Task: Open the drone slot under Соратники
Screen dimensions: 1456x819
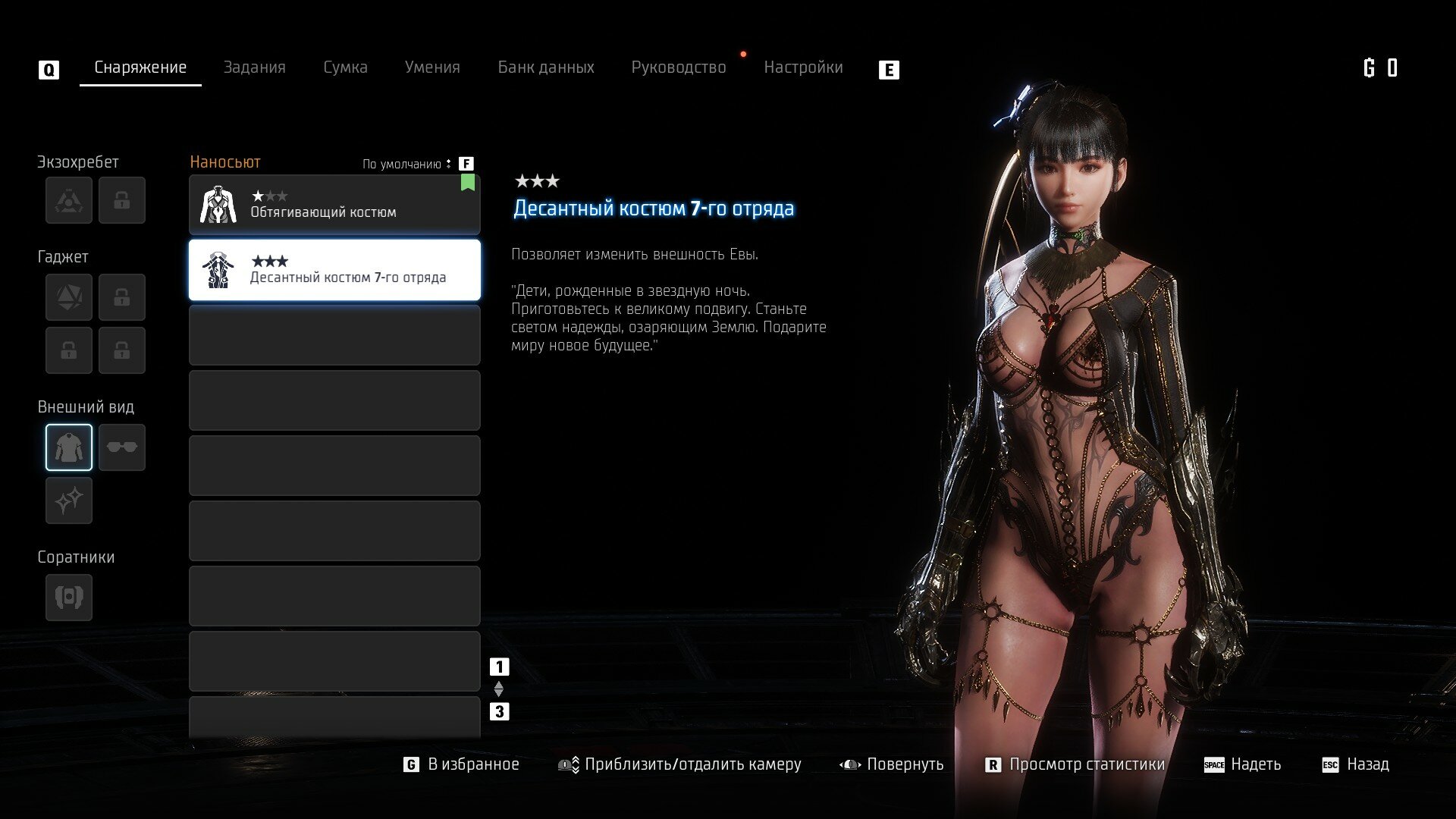Action: pyautogui.click(x=68, y=597)
